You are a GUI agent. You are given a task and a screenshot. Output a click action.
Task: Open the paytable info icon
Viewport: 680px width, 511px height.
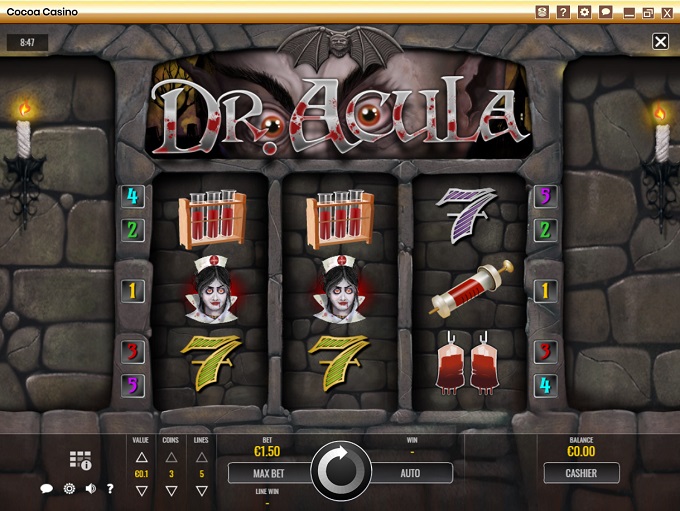point(80,461)
